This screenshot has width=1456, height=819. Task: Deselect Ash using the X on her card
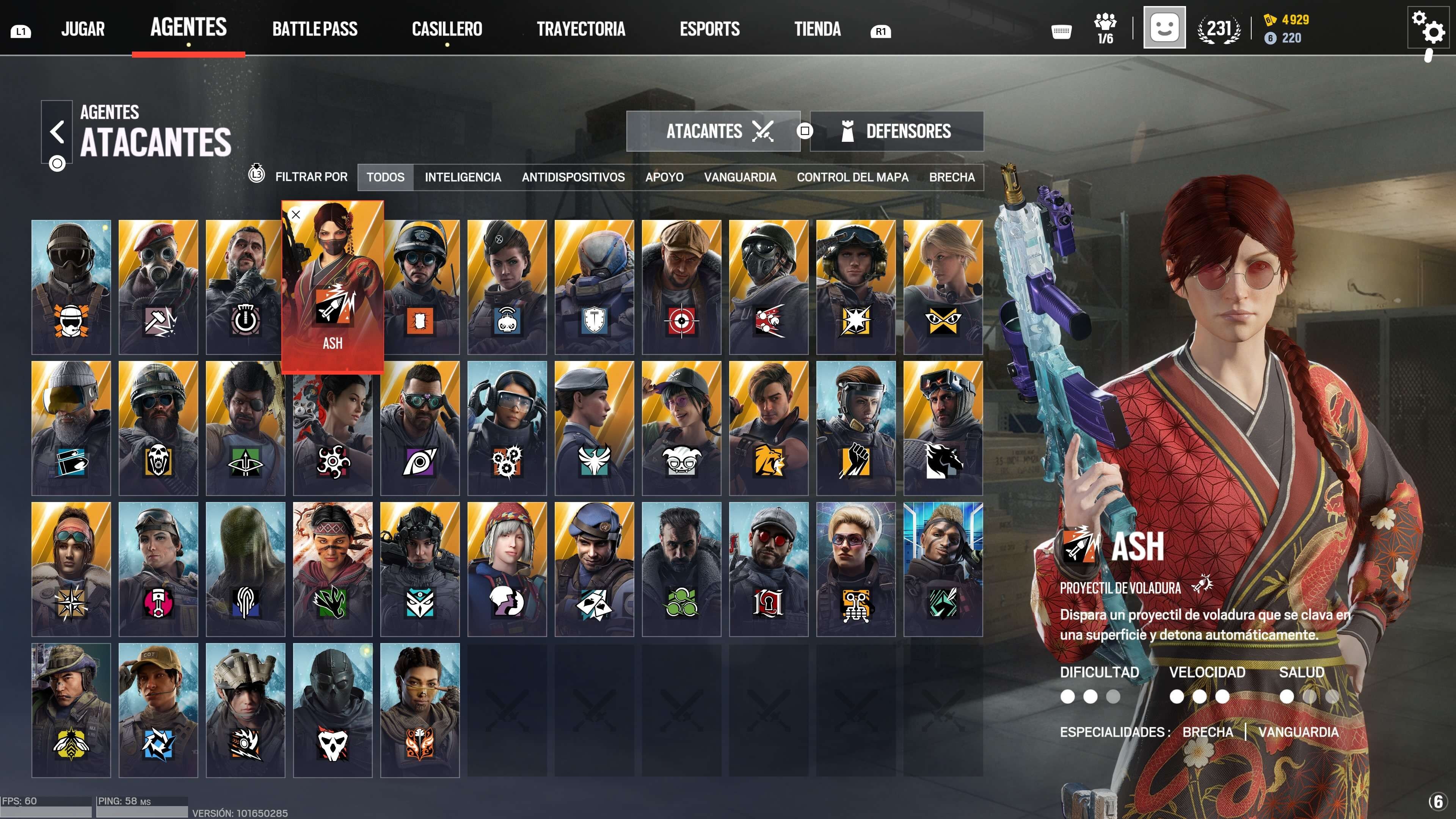296,214
